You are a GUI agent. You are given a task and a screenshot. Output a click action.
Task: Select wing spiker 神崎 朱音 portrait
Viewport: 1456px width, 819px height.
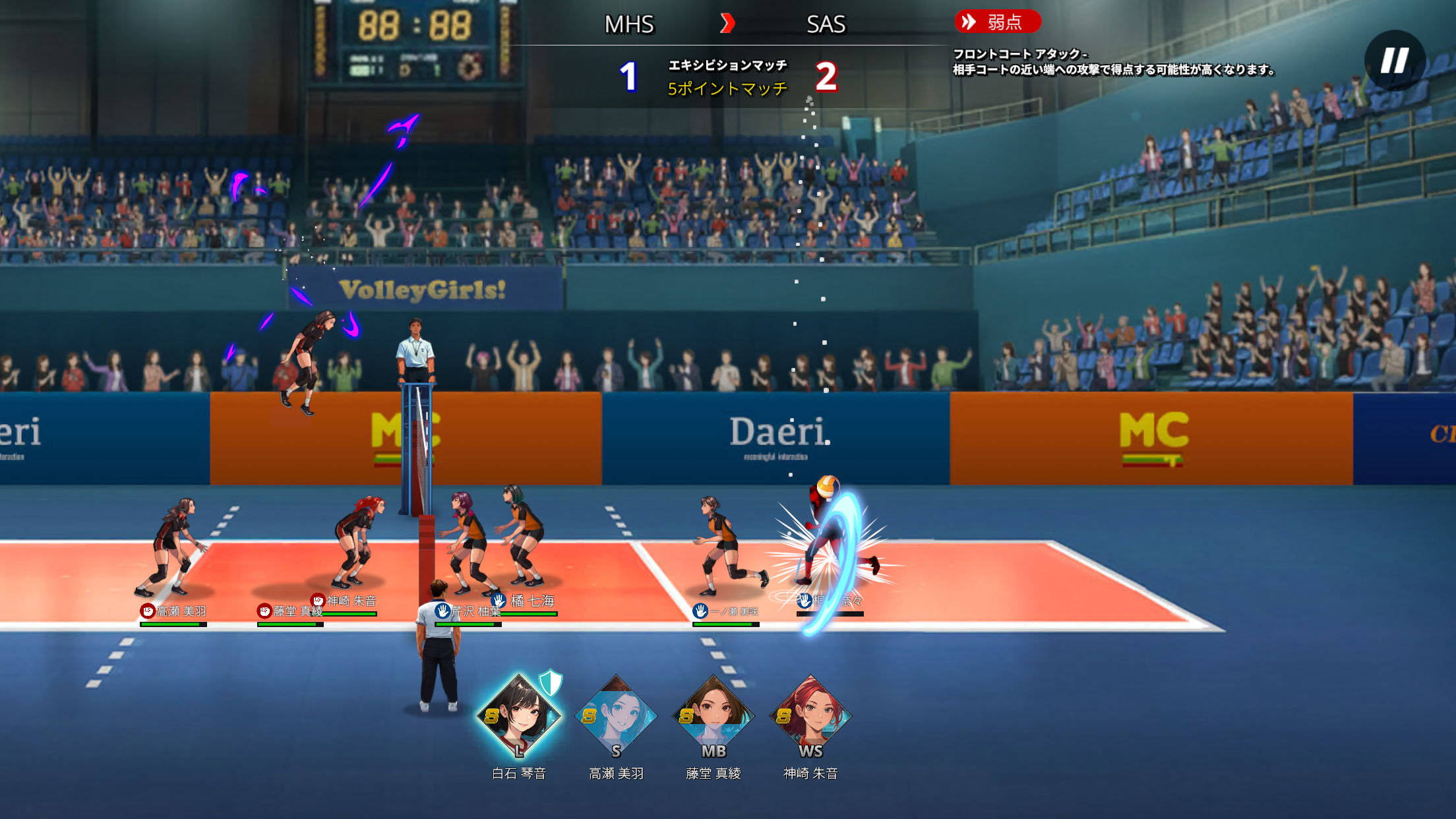(x=810, y=717)
